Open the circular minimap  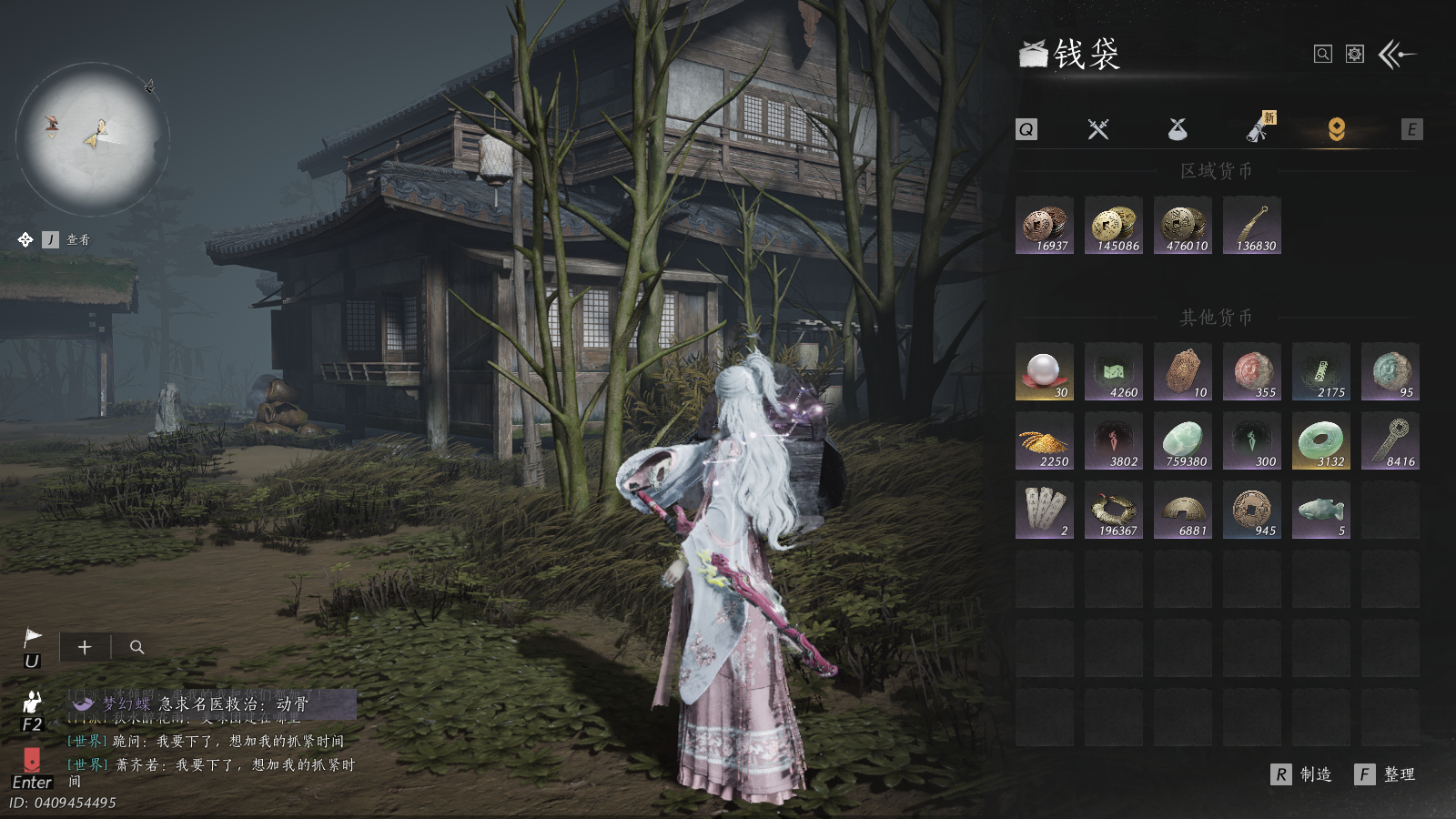(92, 138)
